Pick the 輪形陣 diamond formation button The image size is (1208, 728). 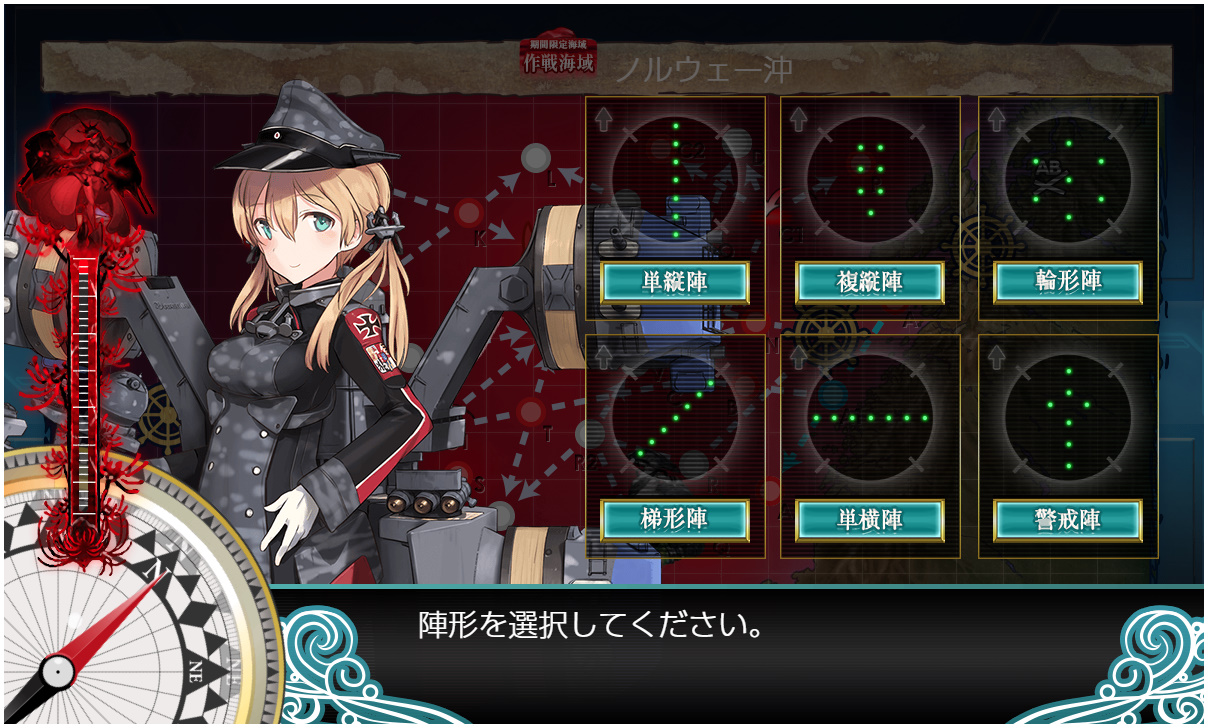point(1068,283)
